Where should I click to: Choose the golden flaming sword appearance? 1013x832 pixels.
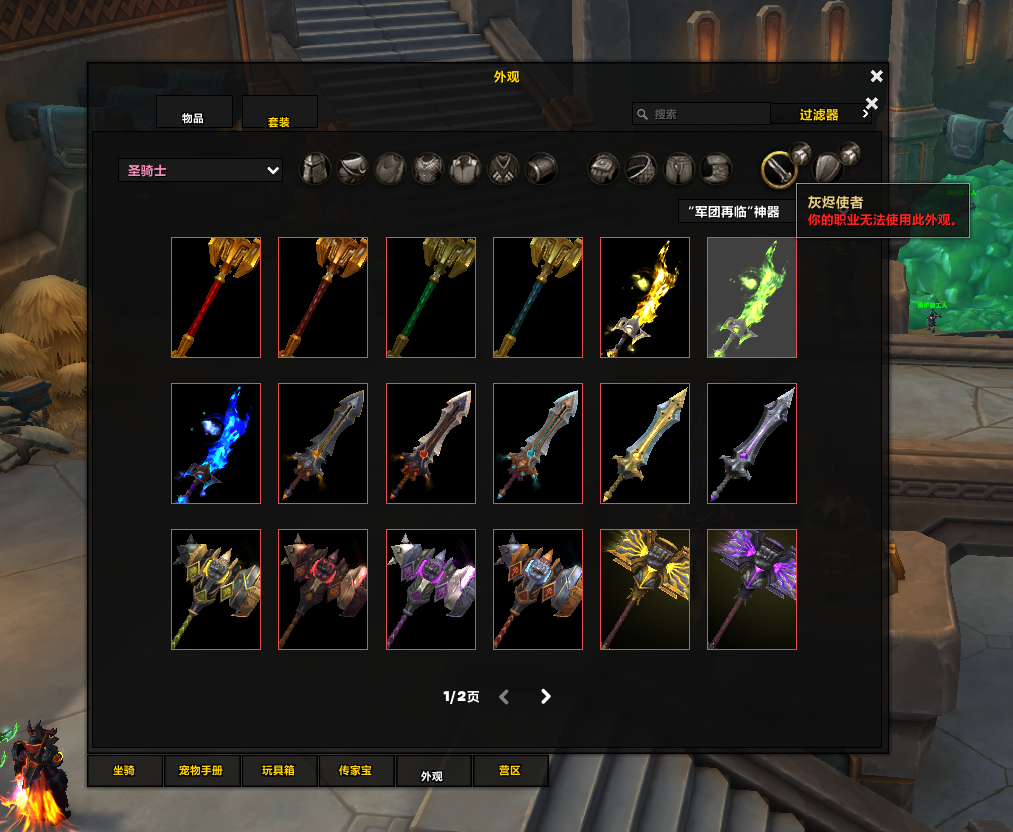click(645, 297)
